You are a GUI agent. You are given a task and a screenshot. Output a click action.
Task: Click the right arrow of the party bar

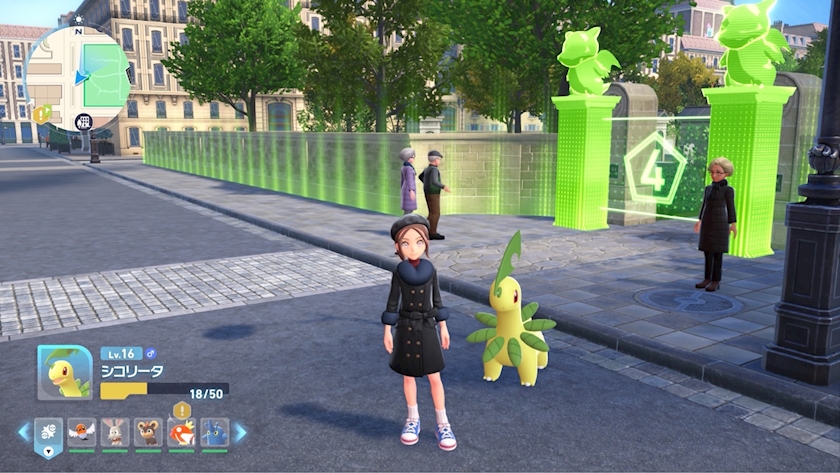(240, 432)
